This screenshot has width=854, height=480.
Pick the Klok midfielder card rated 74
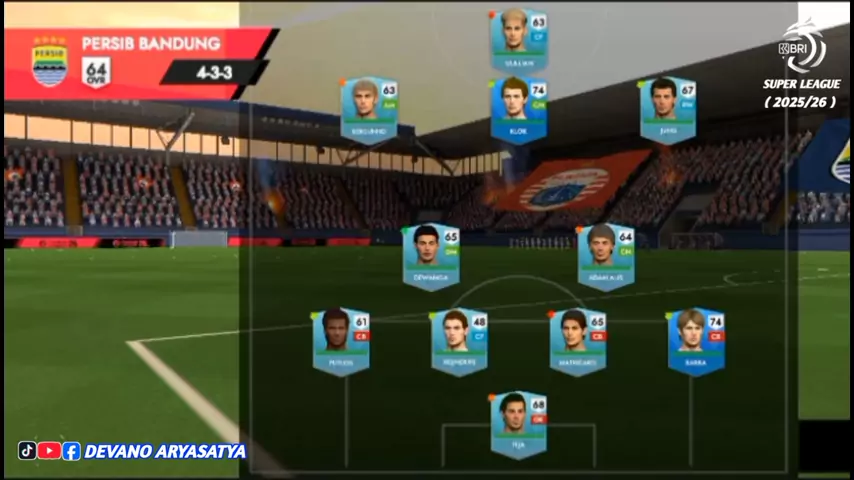(518, 109)
